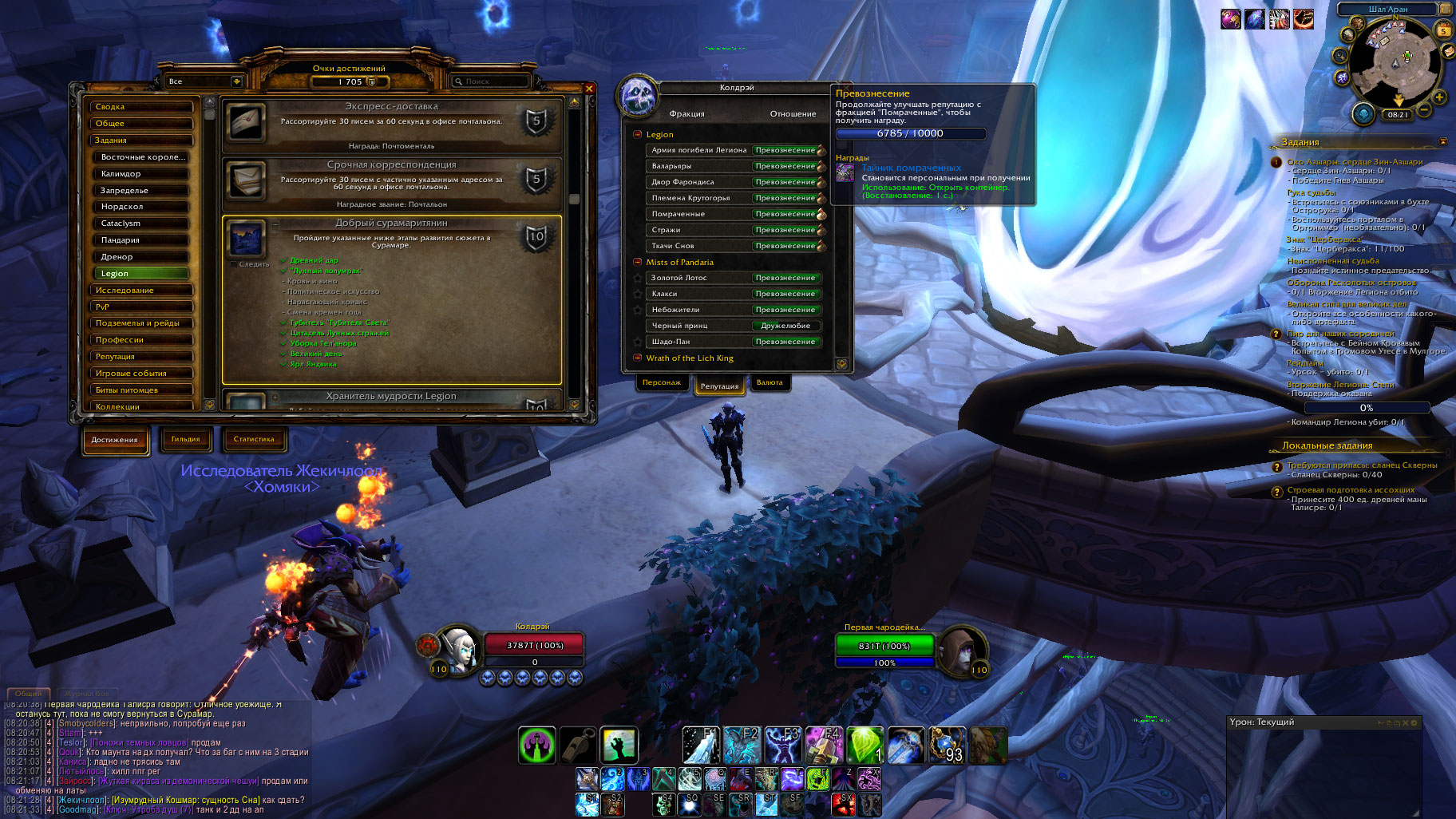Select the Пандария achievement subcategory
Image resolution: width=1456 pixels, height=819 pixels.
(x=144, y=240)
